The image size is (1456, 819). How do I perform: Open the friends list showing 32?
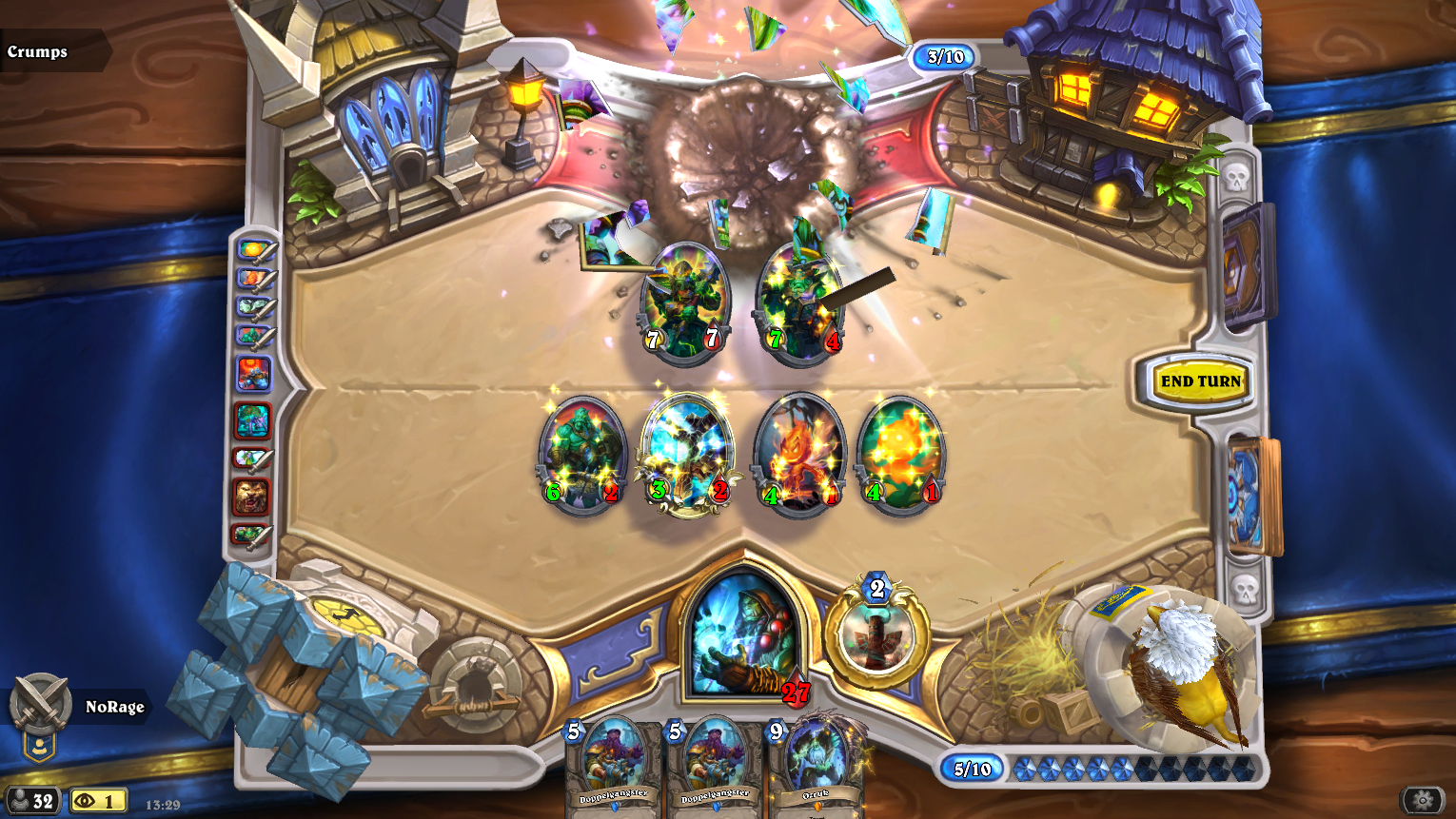(31, 801)
